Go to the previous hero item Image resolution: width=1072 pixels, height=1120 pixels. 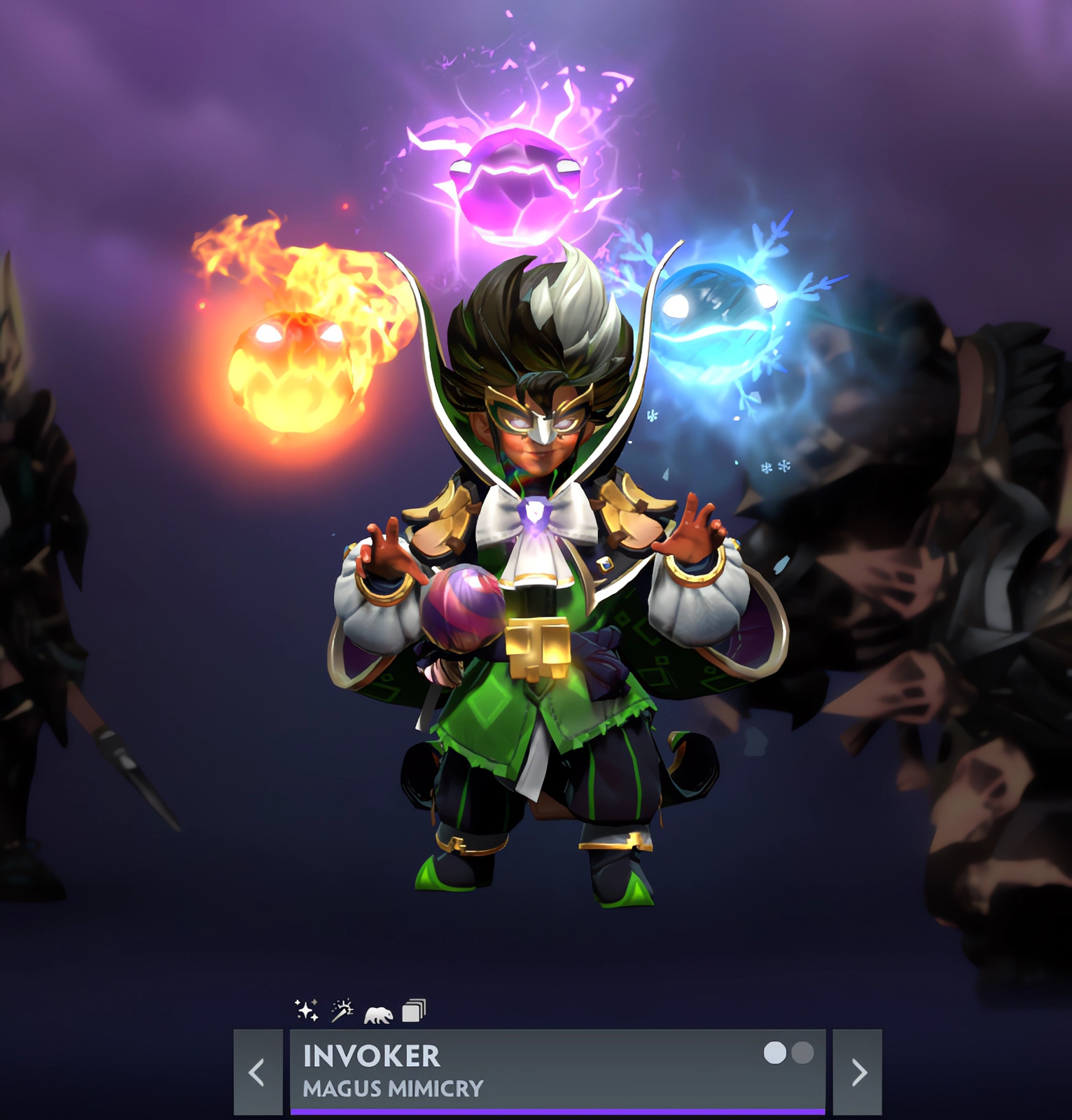point(258,1072)
